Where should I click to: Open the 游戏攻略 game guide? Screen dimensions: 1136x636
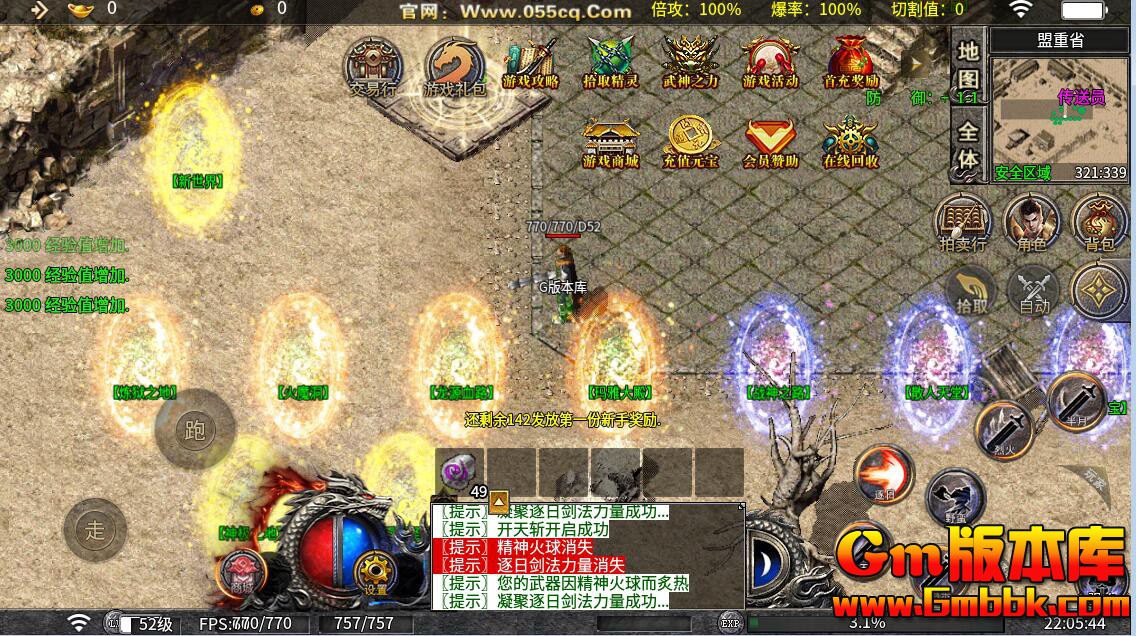click(531, 63)
